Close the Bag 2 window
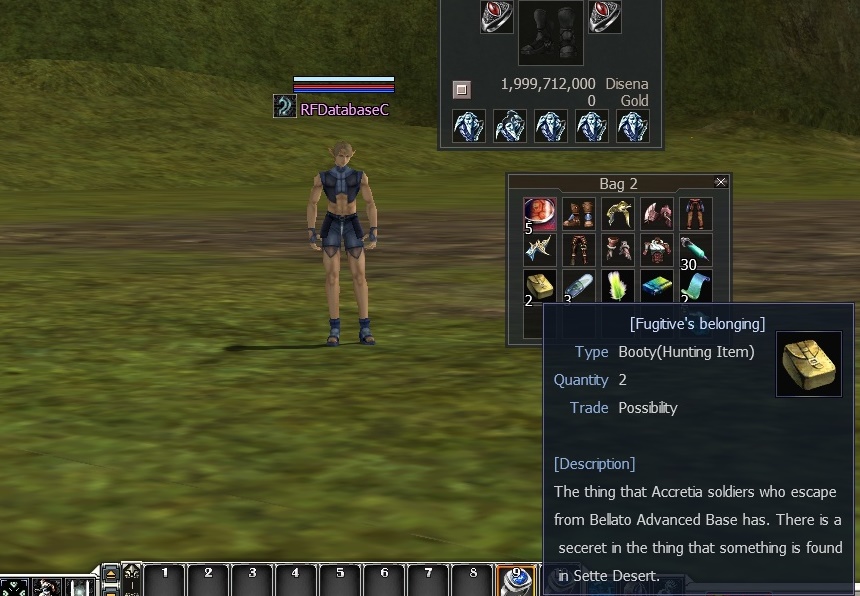860x596 pixels. (x=721, y=182)
